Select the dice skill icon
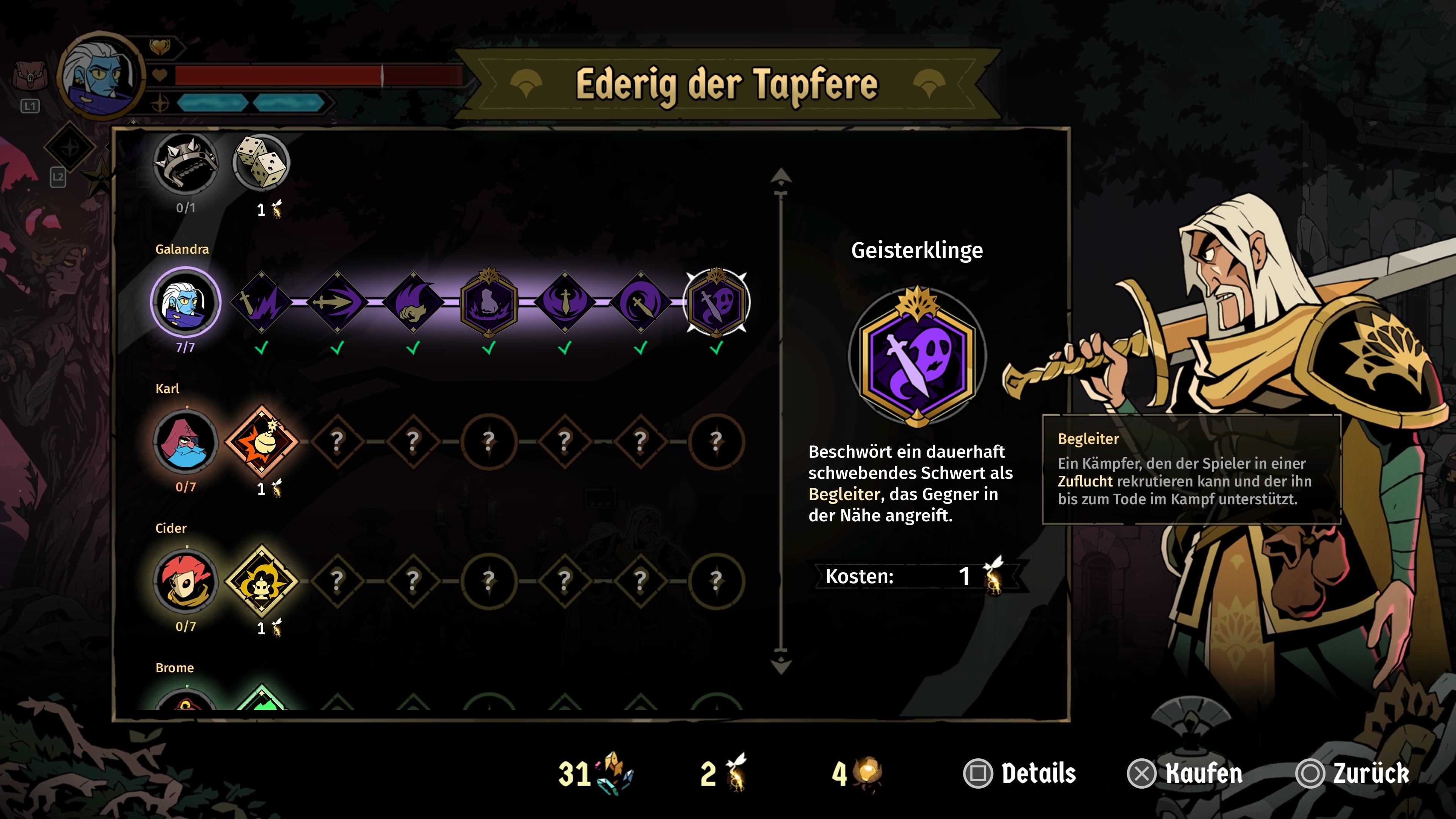The image size is (1456, 819). (261, 162)
